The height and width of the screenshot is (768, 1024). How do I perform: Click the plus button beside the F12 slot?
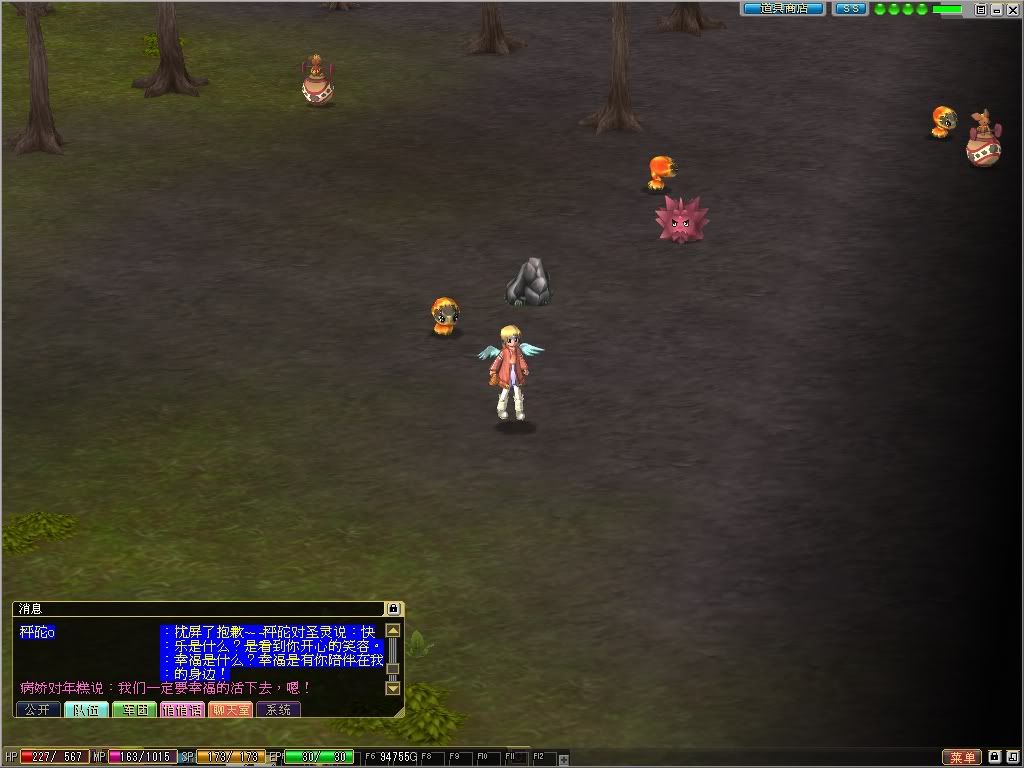pos(563,759)
